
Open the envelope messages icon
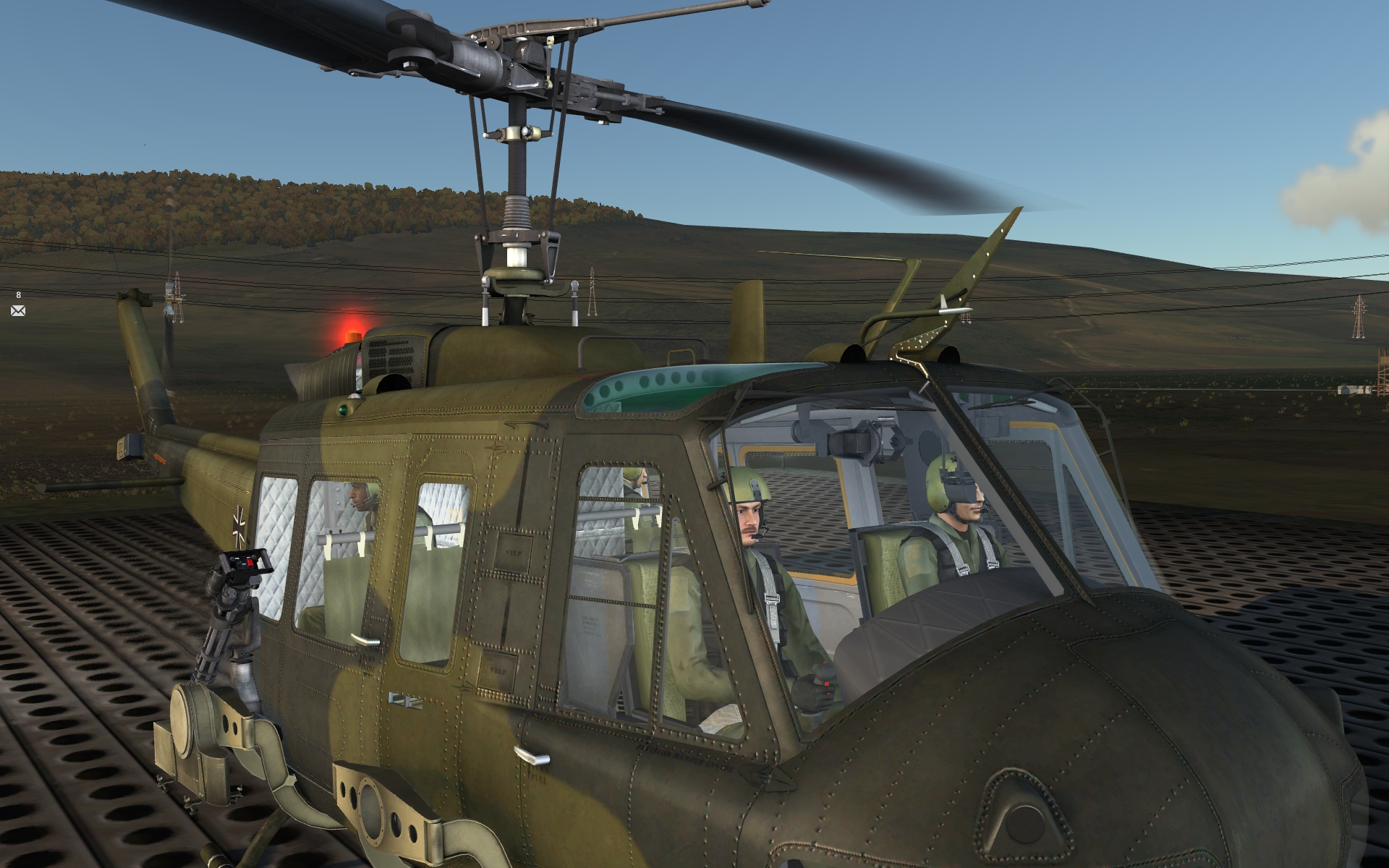pos(18,310)
